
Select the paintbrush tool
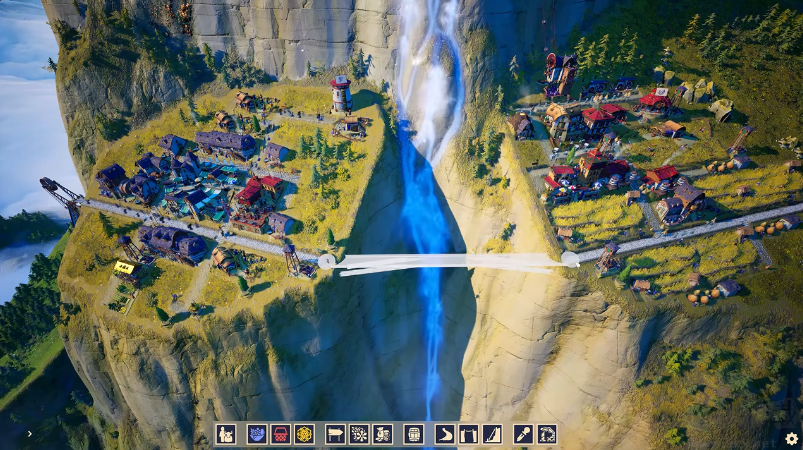point(523,434)
